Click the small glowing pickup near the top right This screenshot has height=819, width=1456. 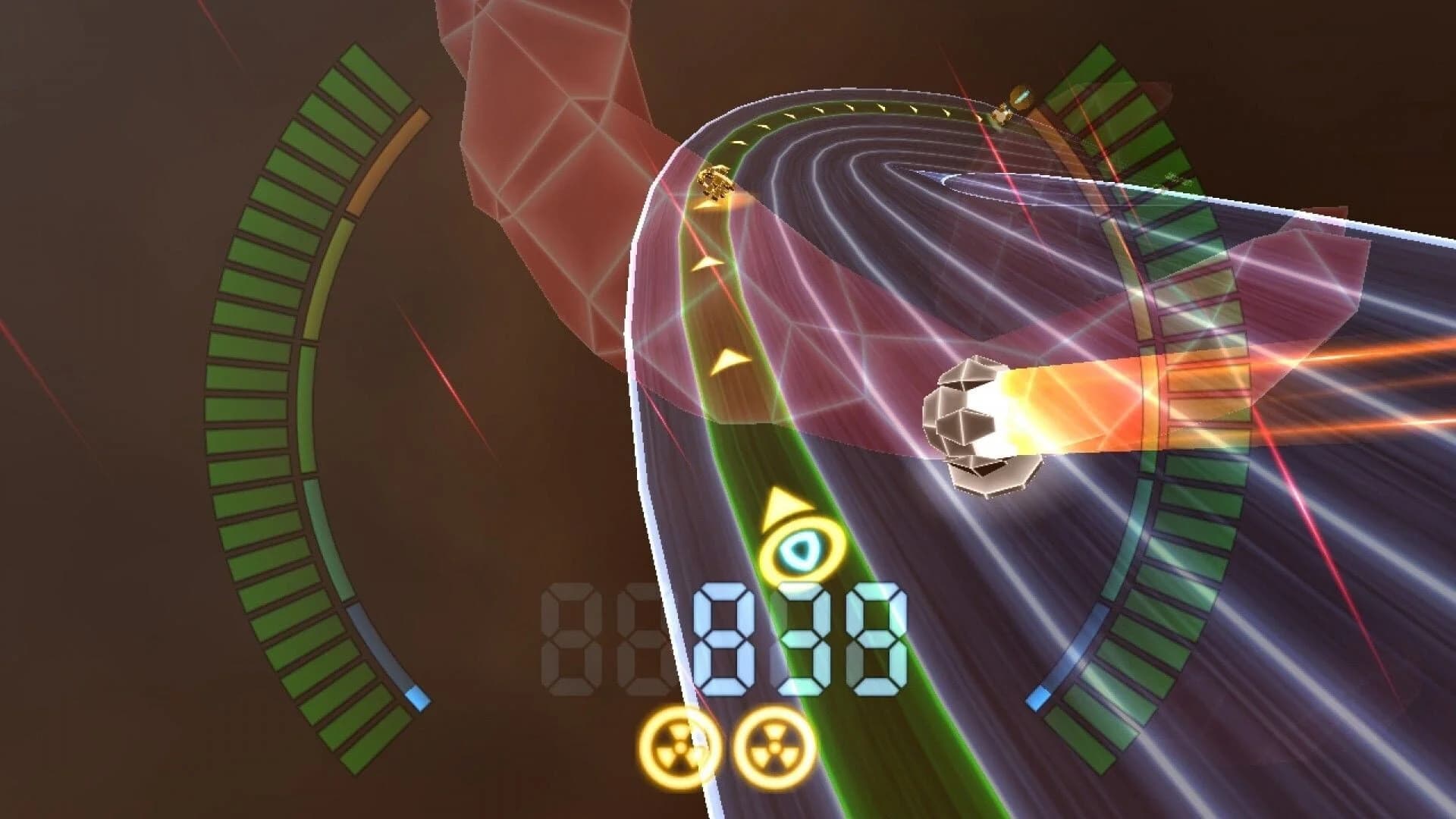pyautogui.click(x=1020, y=98)
